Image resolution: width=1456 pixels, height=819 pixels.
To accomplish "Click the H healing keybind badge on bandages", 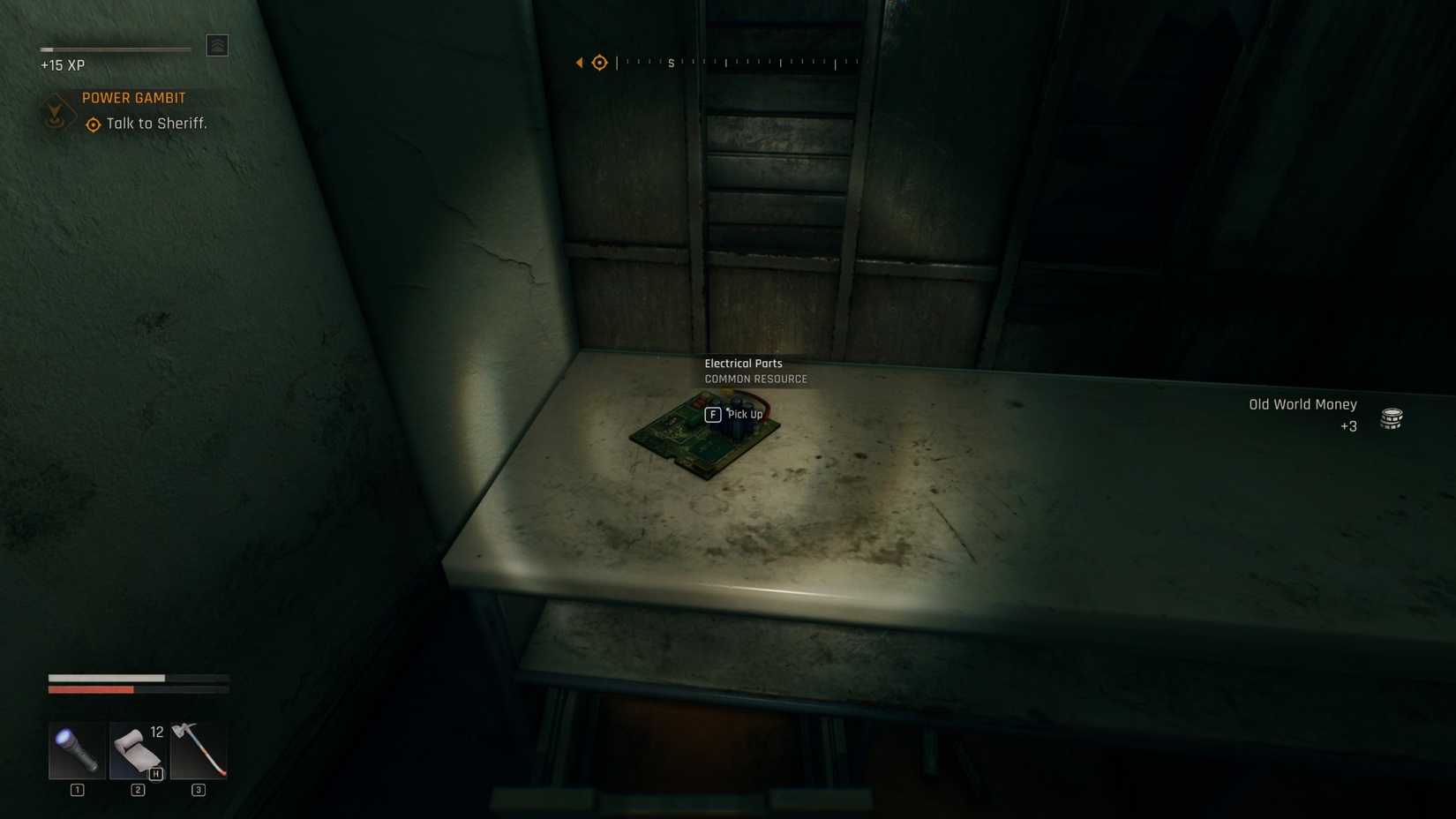I will [155, 773].
